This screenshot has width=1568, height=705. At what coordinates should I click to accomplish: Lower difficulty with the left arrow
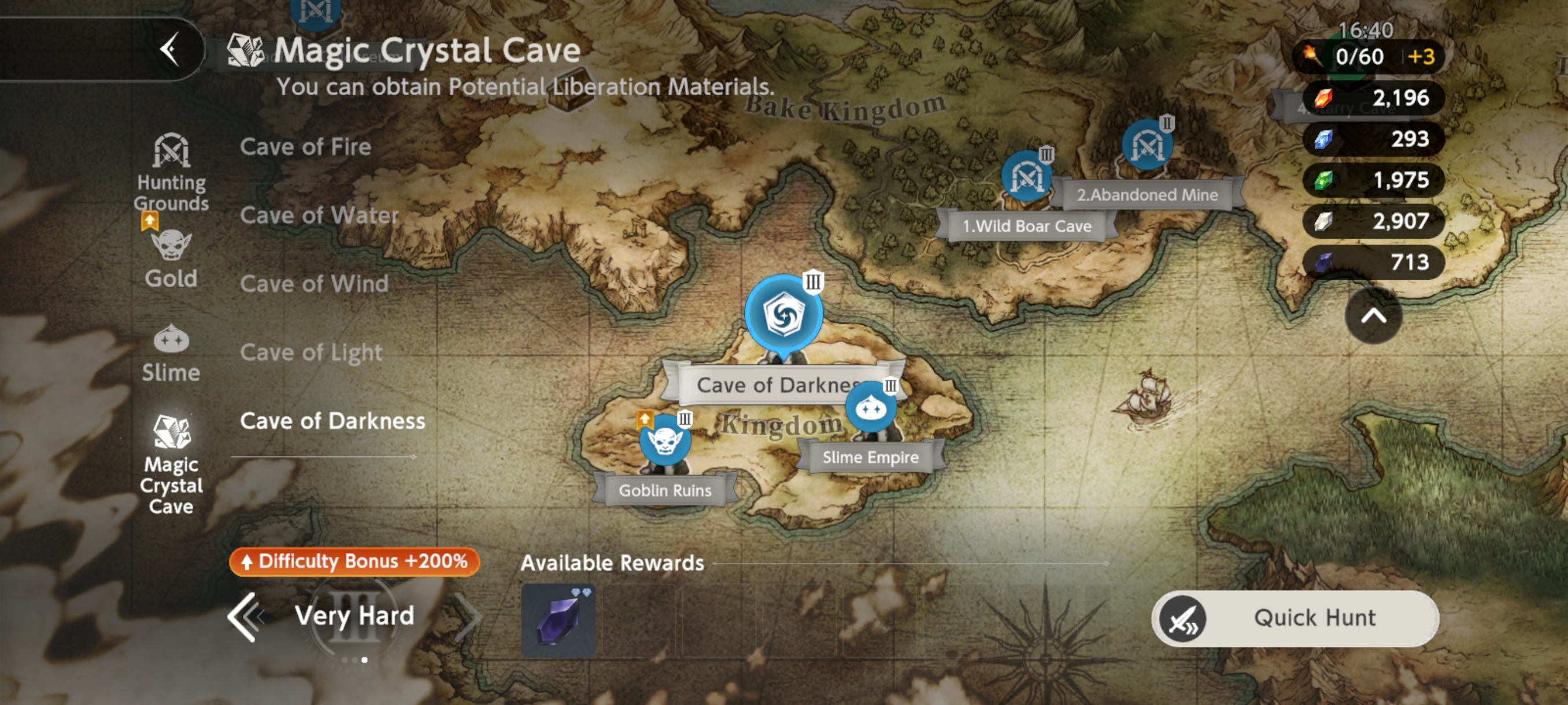pos(245,617)
